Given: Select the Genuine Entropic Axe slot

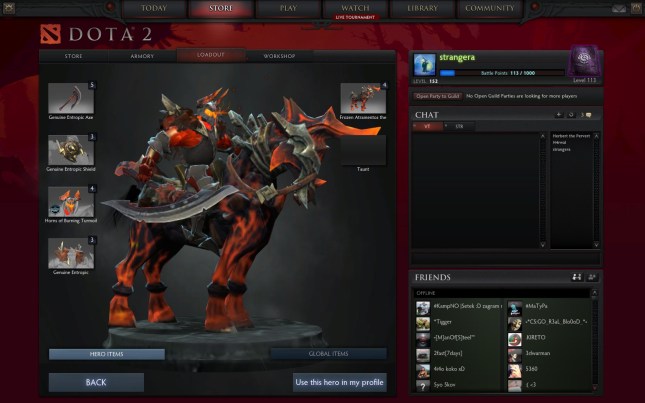Looking at the screenshot, I should tap(71, 98).
